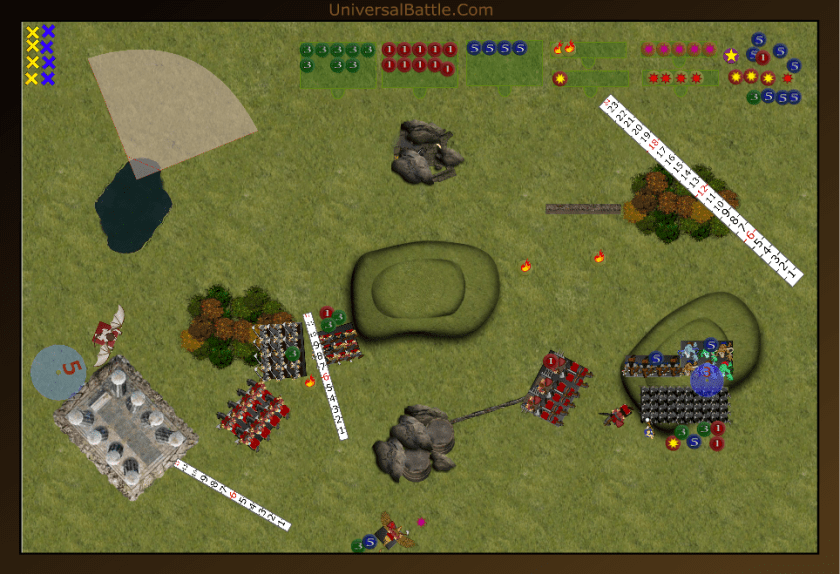Select the glowing blue orb marker on the hill

tap(707, 380)
